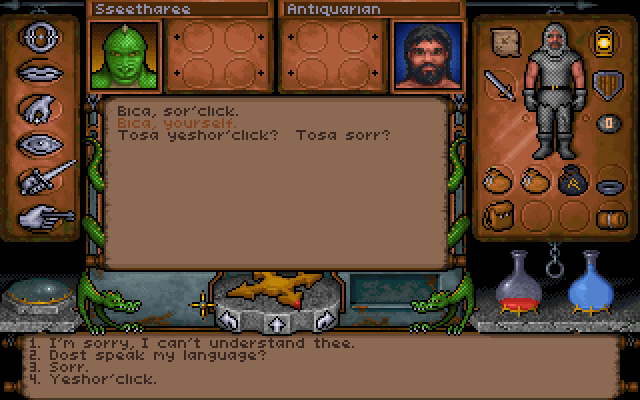This screenshot has width=640, height=400.
Task: Select the leather backpack in inventory
Action: click(x=499, y=214)
